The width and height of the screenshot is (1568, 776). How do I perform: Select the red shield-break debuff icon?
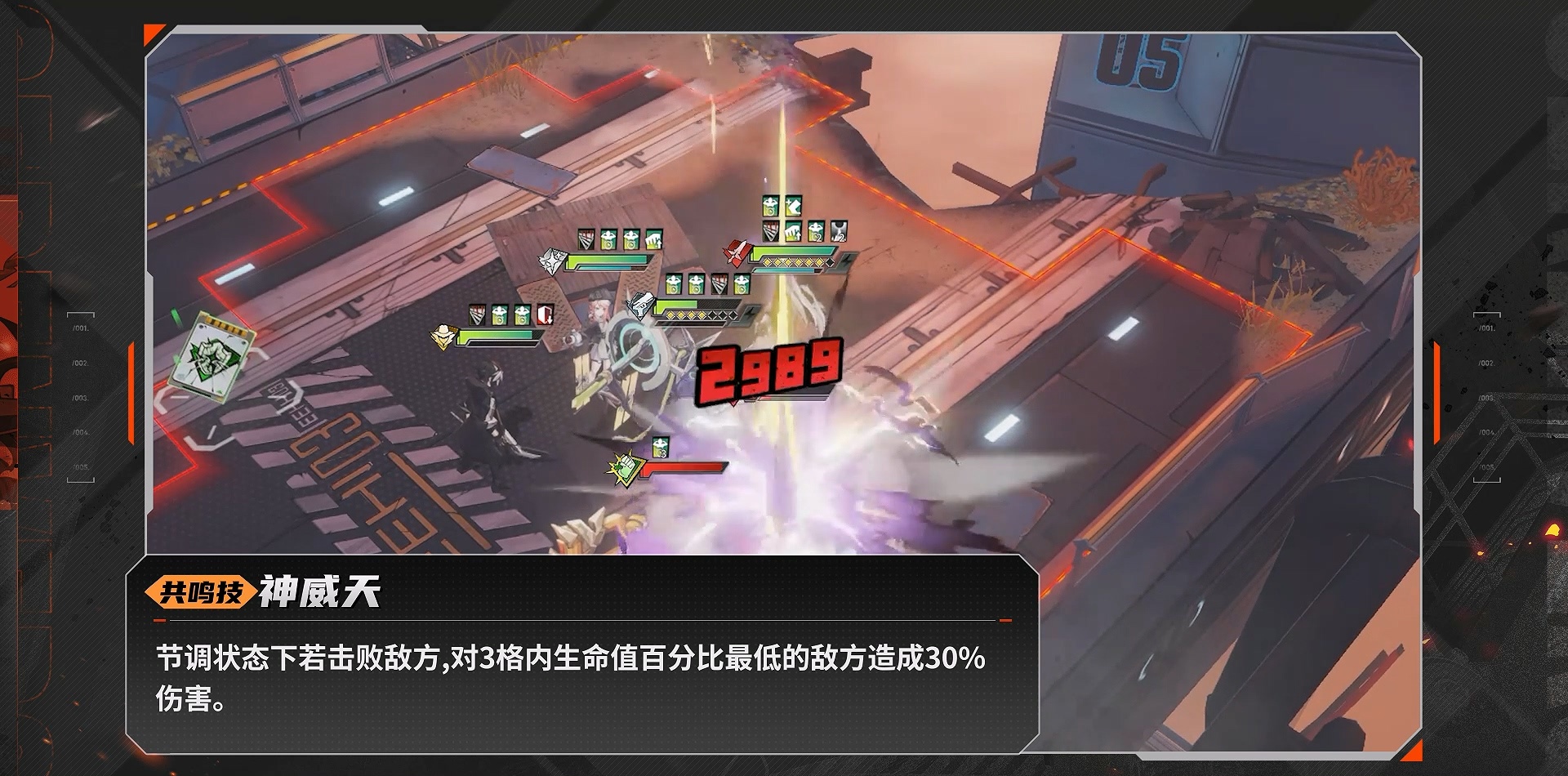(x=546, y=314)
